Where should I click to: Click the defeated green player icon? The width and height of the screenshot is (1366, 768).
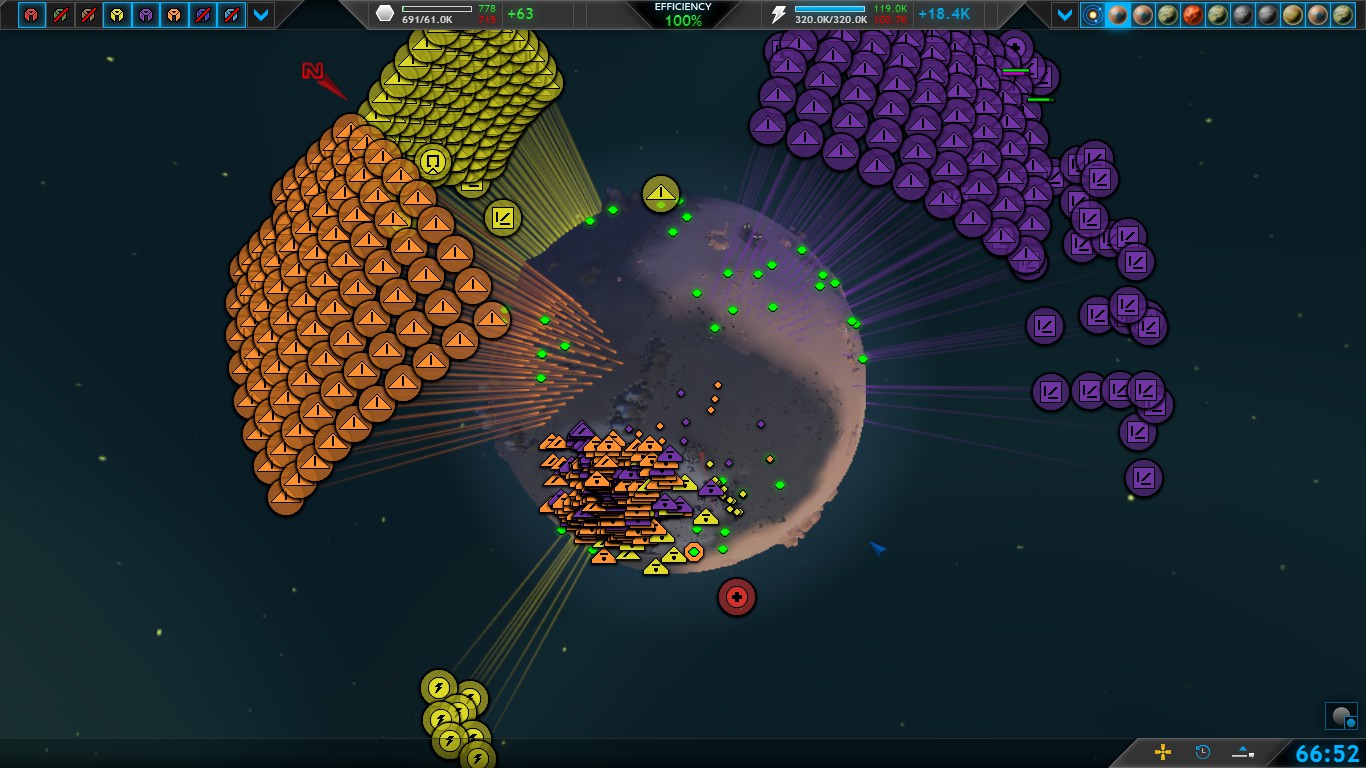[x=61, y=15]
